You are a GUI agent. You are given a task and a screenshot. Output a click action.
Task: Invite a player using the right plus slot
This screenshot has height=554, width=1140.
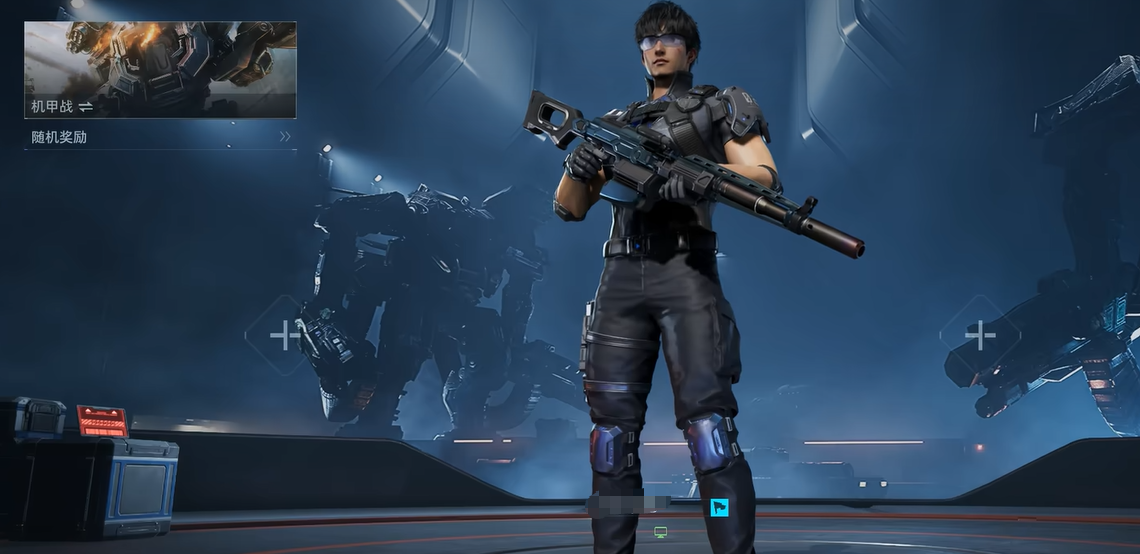[x=979, y=335]
